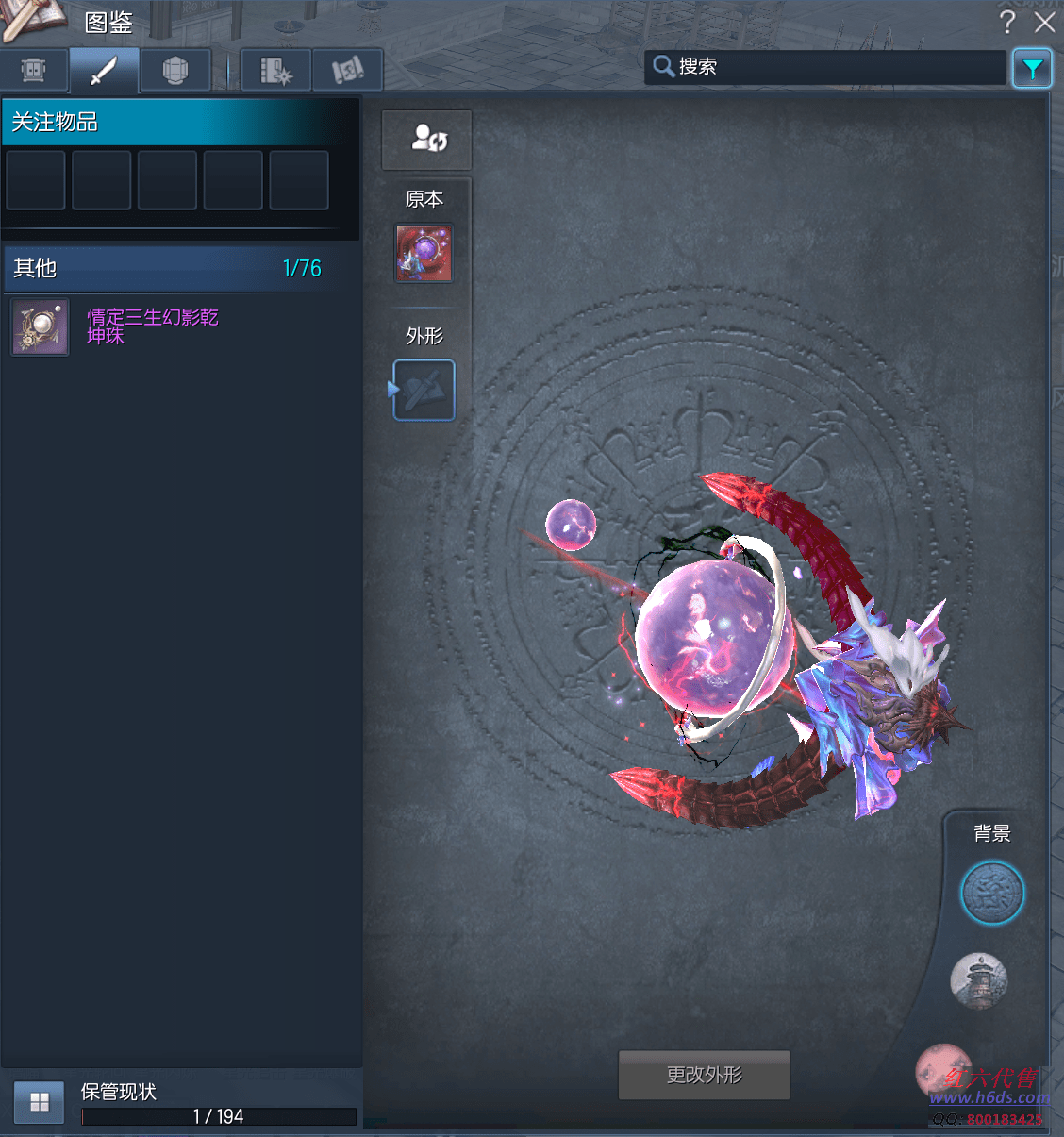Open the question mark help

click(x=1006, y=22)
